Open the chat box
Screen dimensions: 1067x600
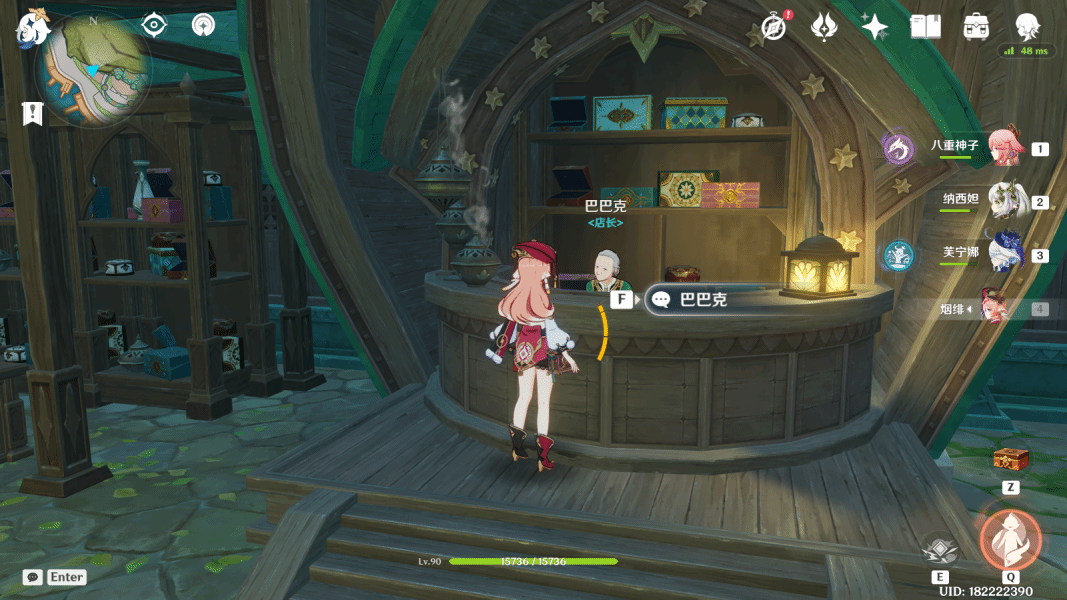click(x=56, y=577)
